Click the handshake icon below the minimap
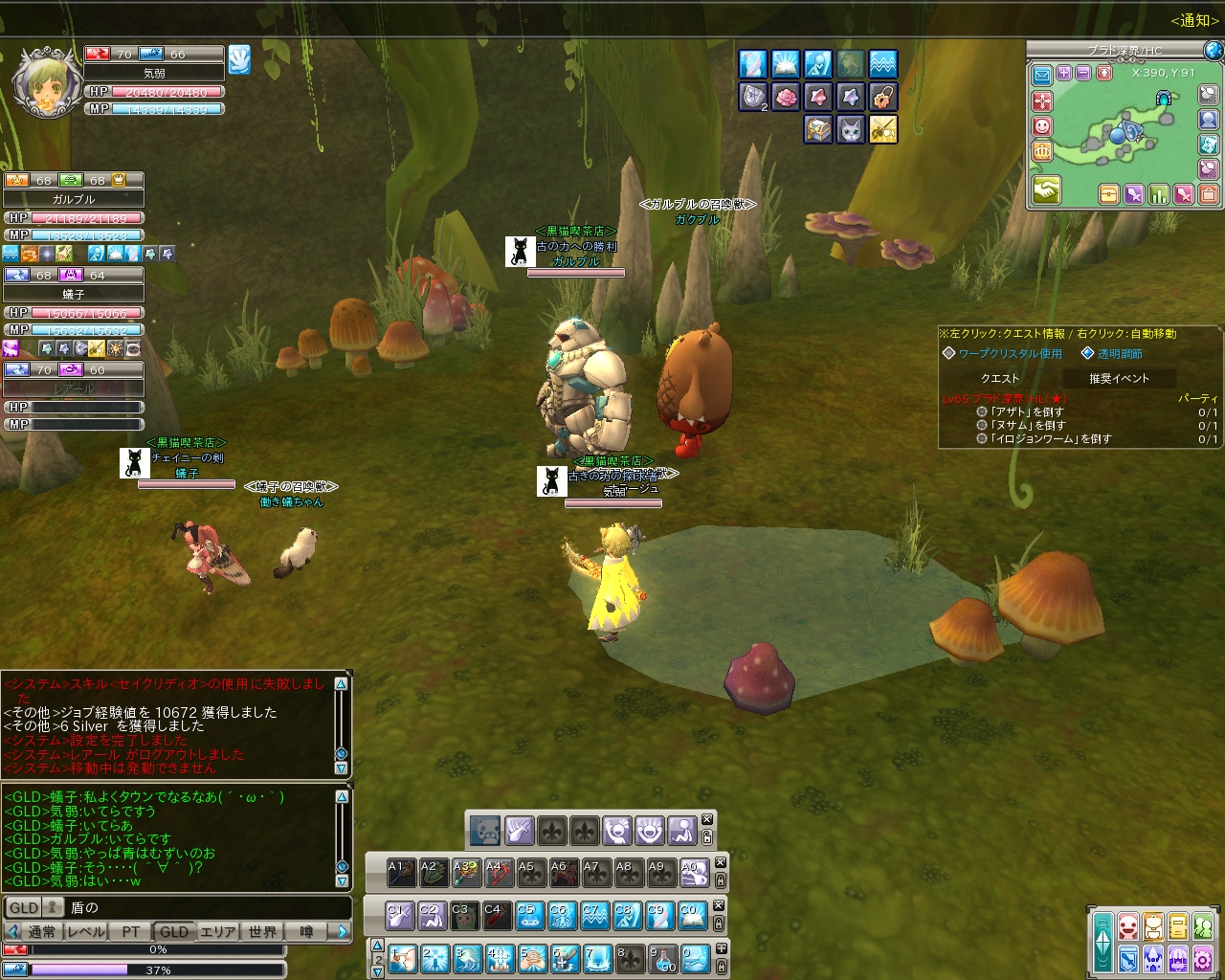This screenshot has width=1225, height=980. 1045,191
